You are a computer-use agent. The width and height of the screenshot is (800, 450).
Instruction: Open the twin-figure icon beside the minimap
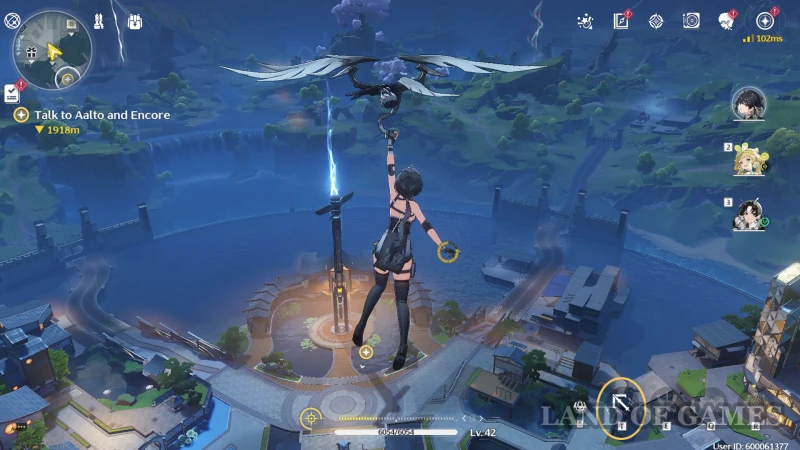(99, 20)
